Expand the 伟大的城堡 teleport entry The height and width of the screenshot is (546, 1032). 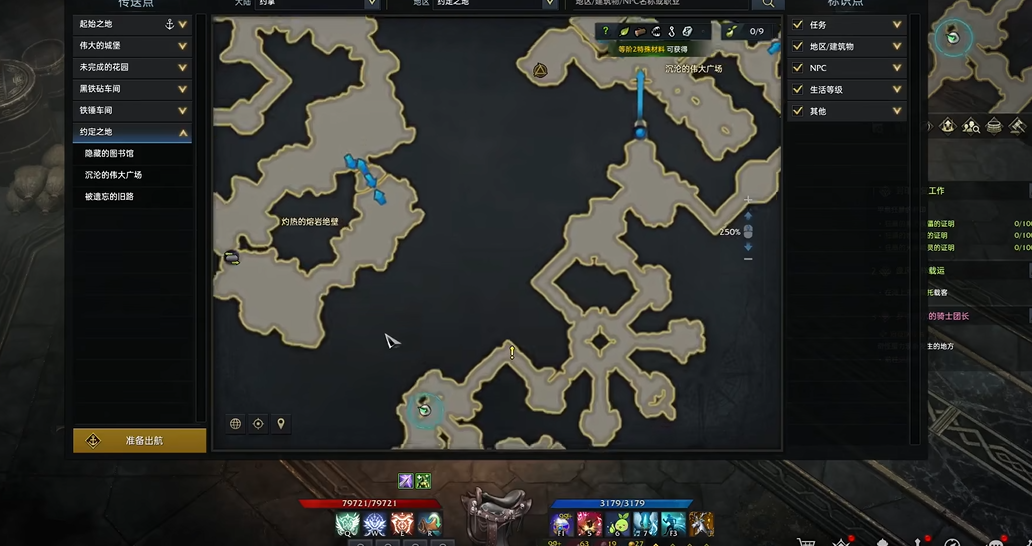click(x=183, y=45)
